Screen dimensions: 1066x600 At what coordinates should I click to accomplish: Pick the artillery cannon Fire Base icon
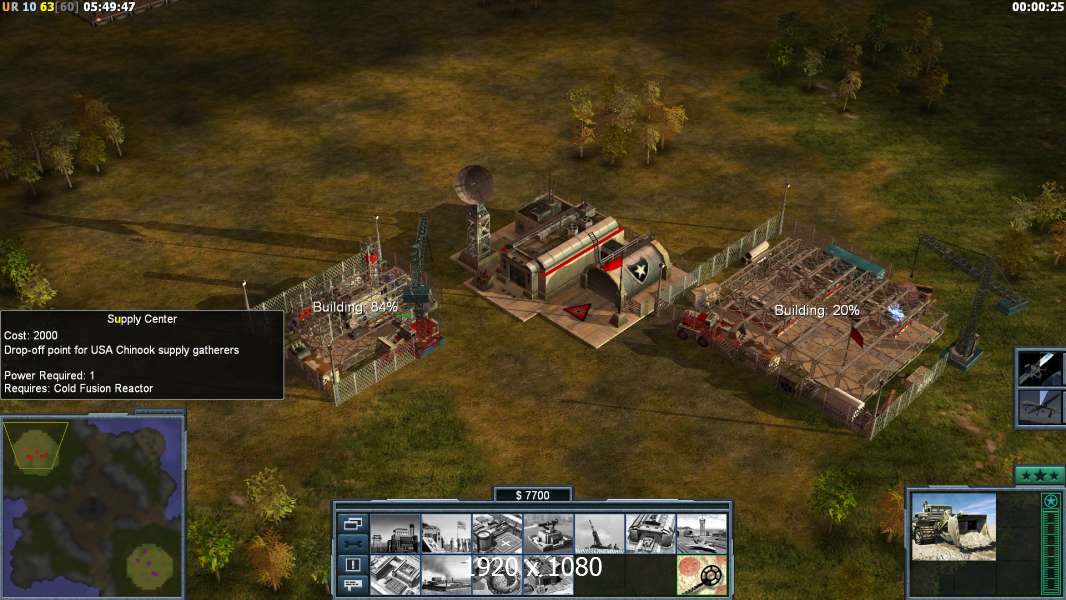[599, 533]
